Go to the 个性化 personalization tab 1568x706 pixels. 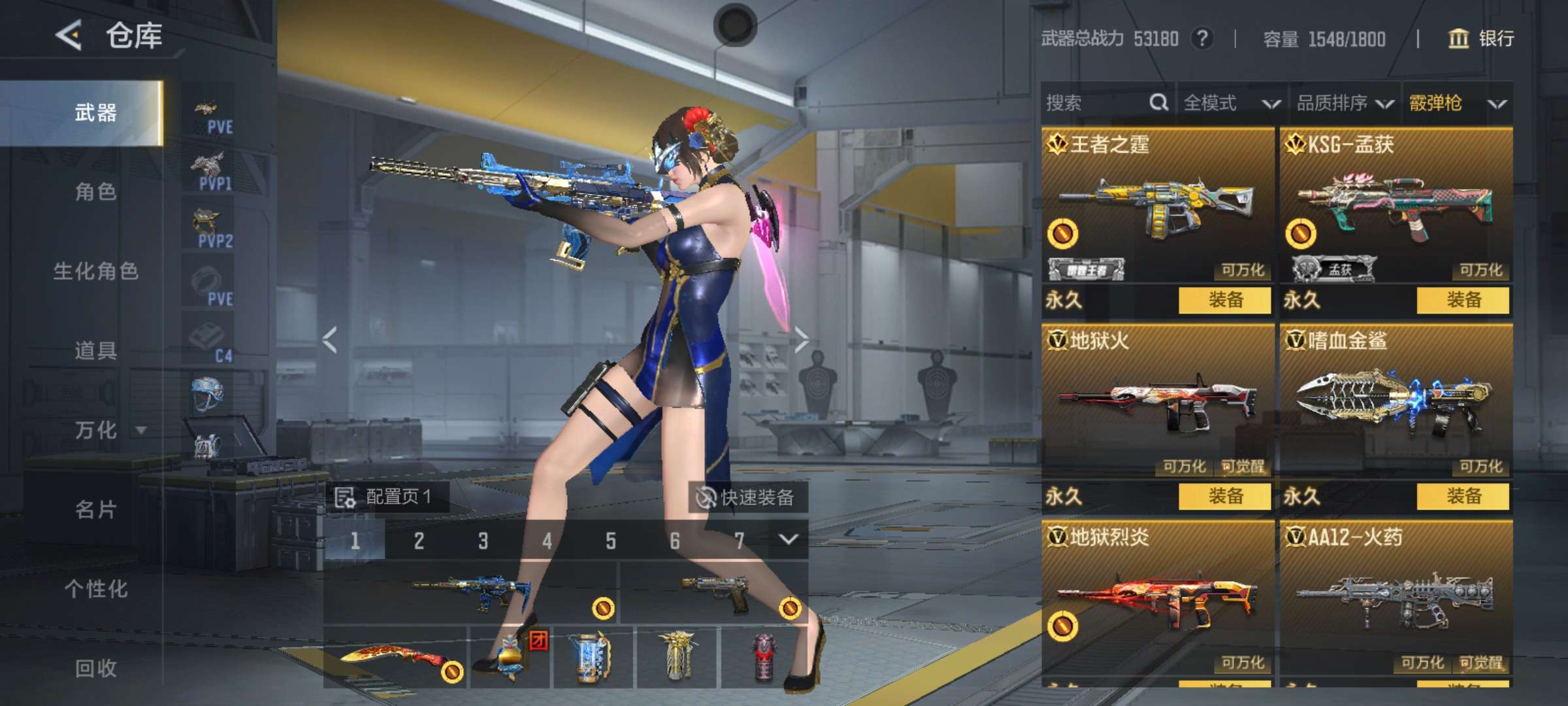pyautogui.click(x=95, y=589)
